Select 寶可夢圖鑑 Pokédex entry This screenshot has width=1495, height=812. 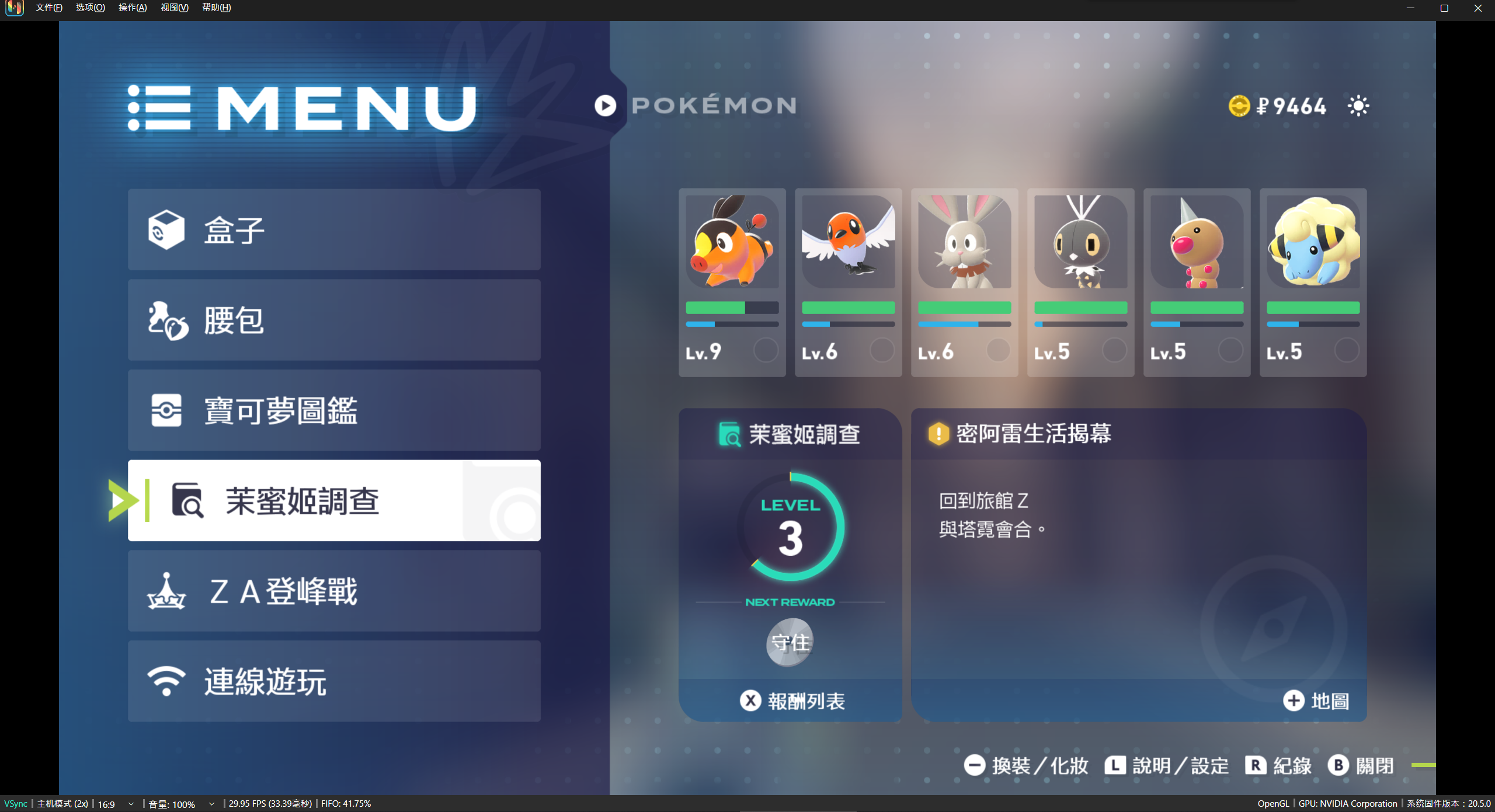(x=334, y=410)
